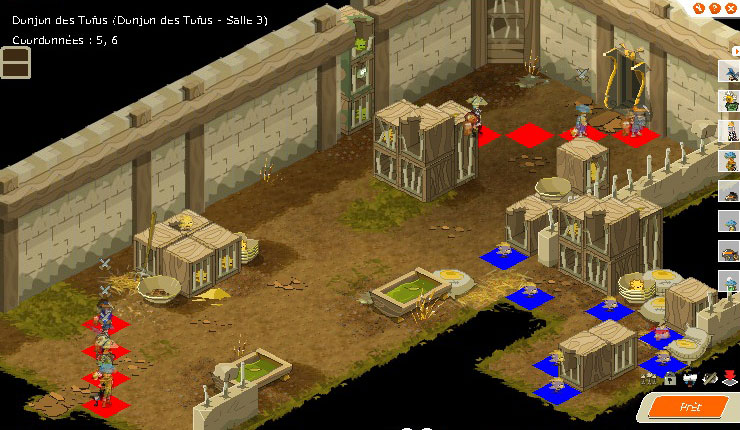Toggle the red arrow icon above Prêt
Image resolution: width=740 pixels, height=430 pixels.
pyautogui.click(x=730, y=377)
